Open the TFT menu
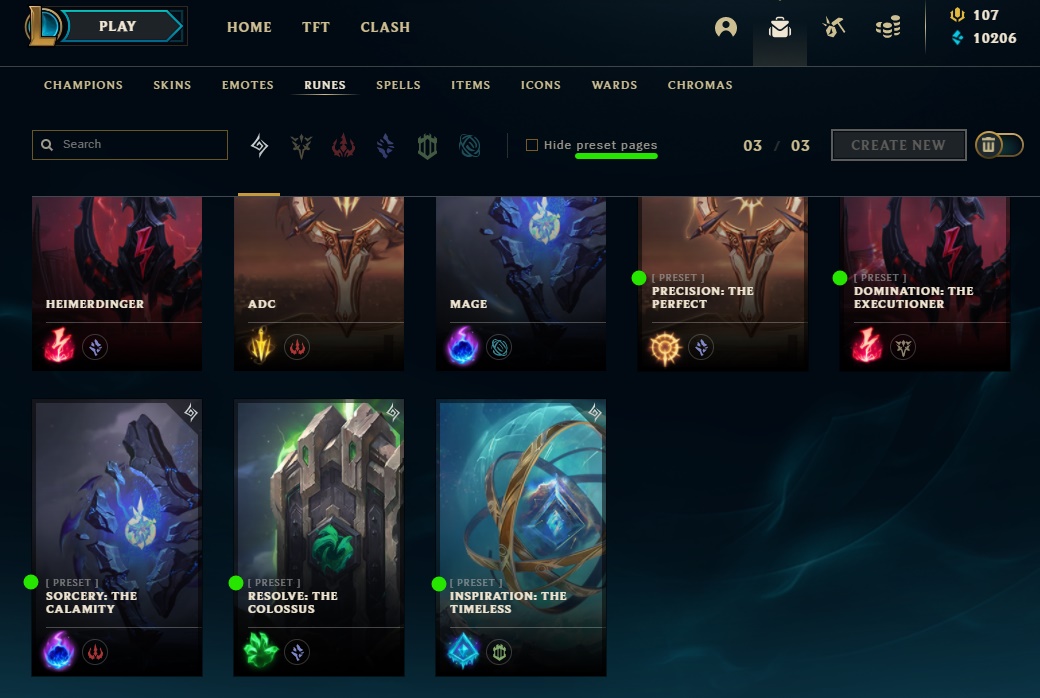This screenshot has width=1040, height=698. [316, 27]
